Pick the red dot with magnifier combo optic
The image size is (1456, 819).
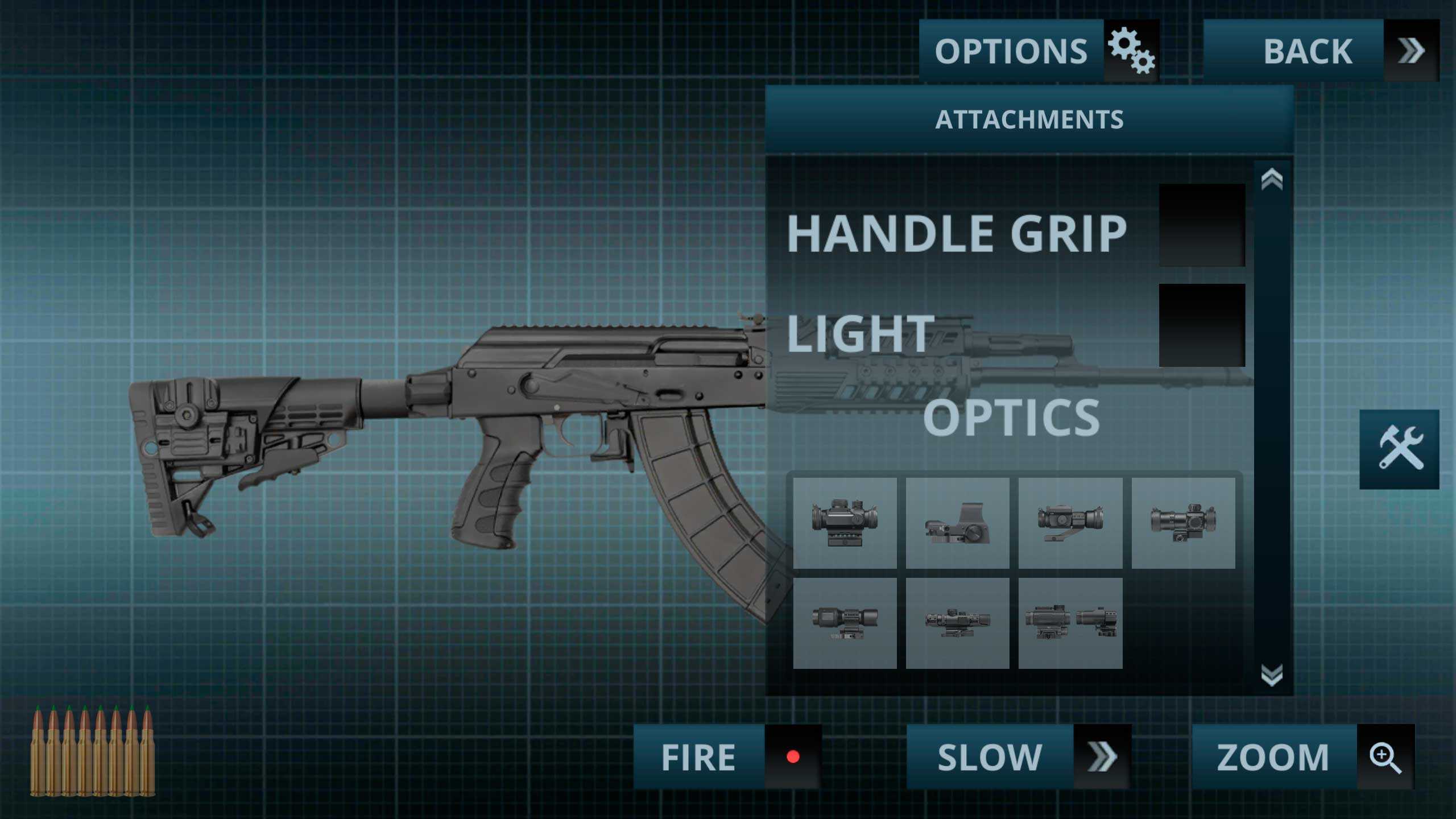(1070, 623)
